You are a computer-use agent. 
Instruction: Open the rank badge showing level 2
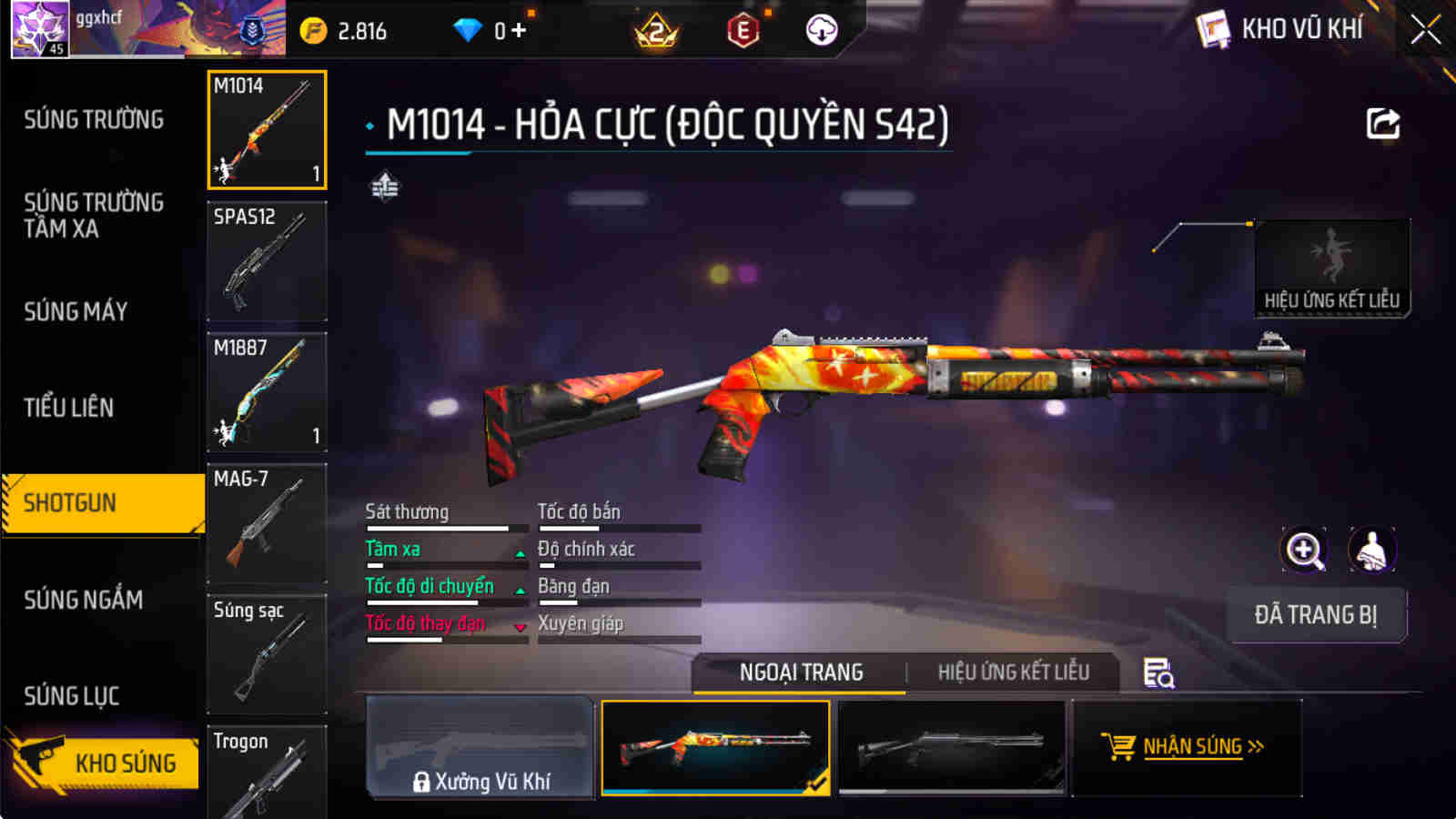coord(657,30)
